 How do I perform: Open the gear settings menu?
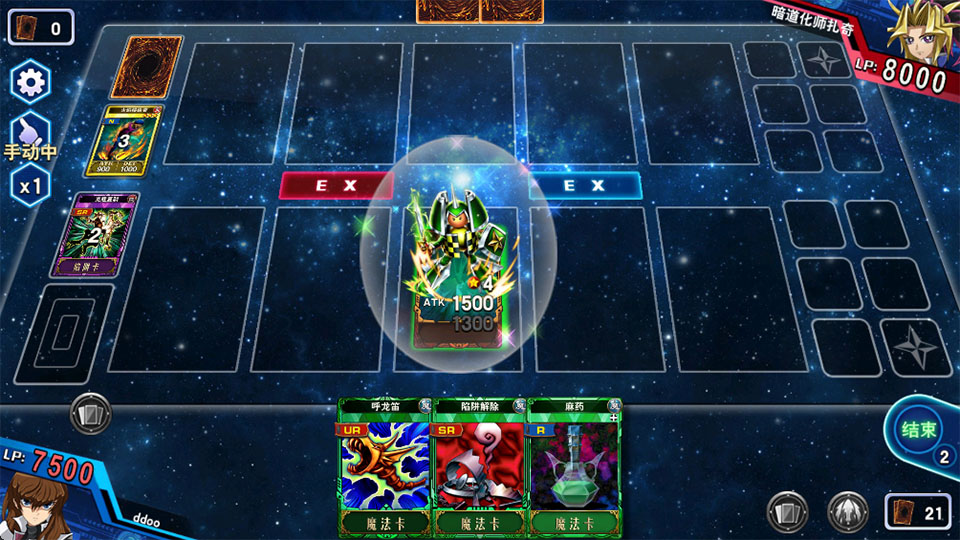(x=30, y=82)
